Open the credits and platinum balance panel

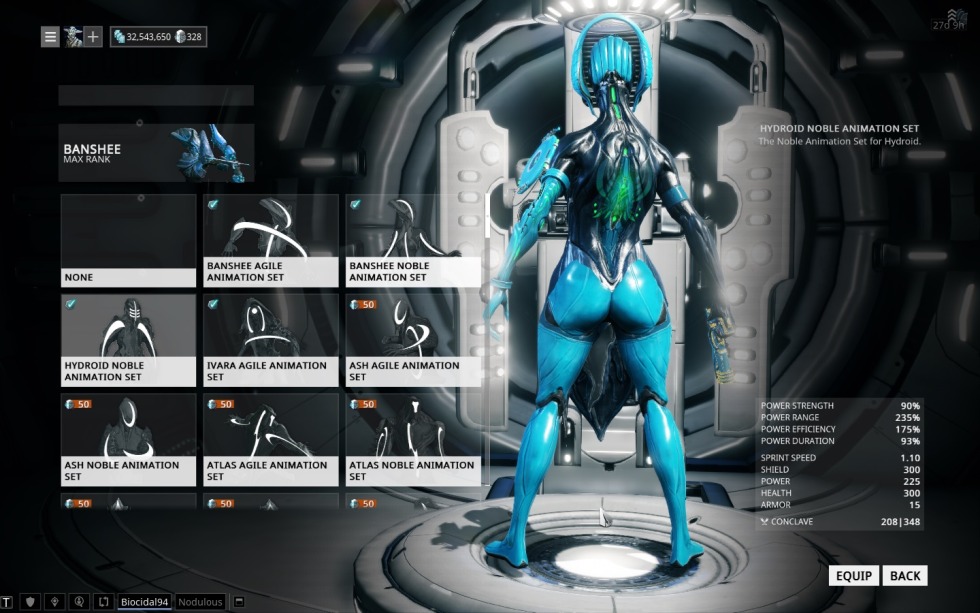pos(158,37)
